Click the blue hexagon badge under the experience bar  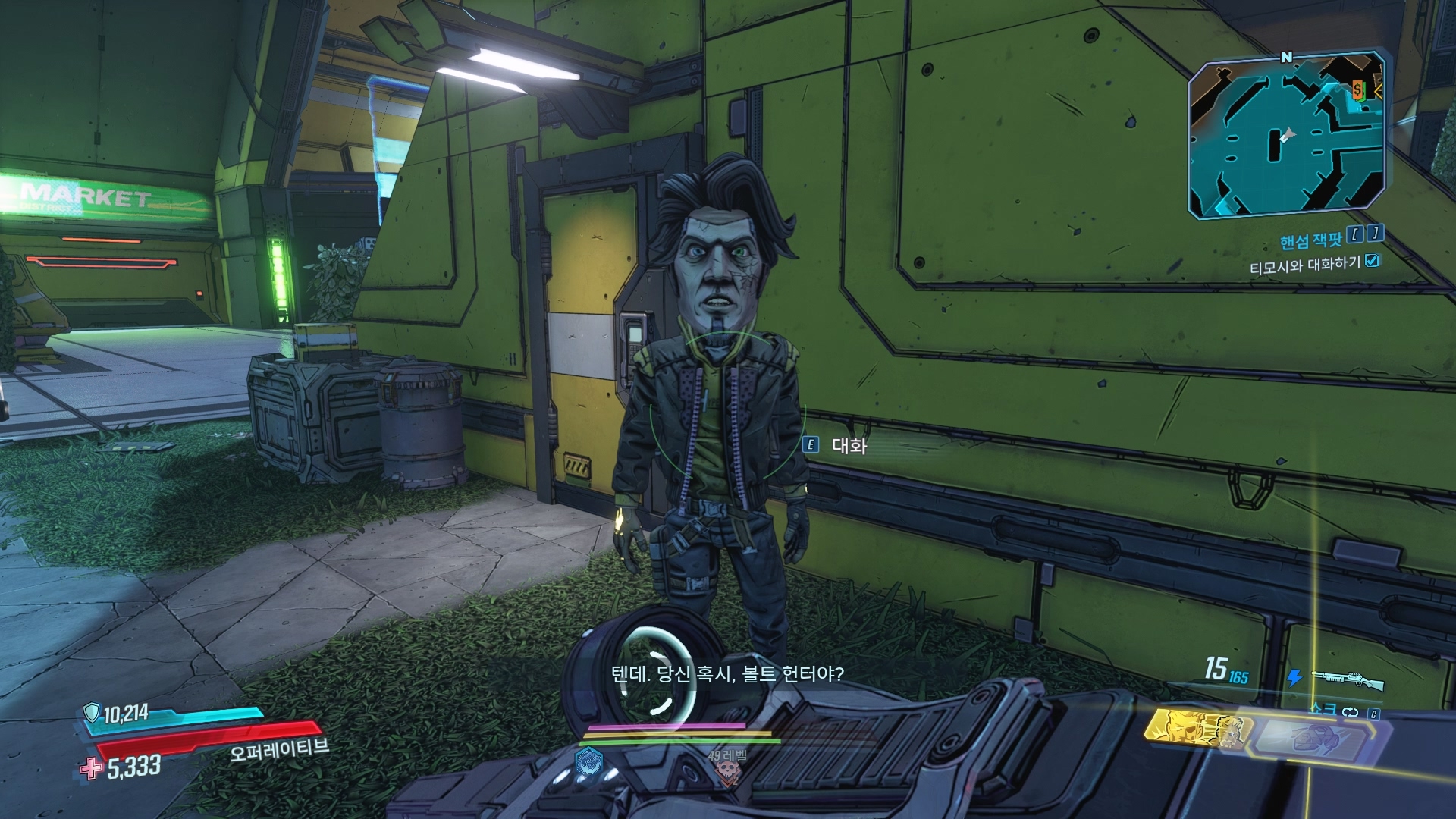pos(589,760)
